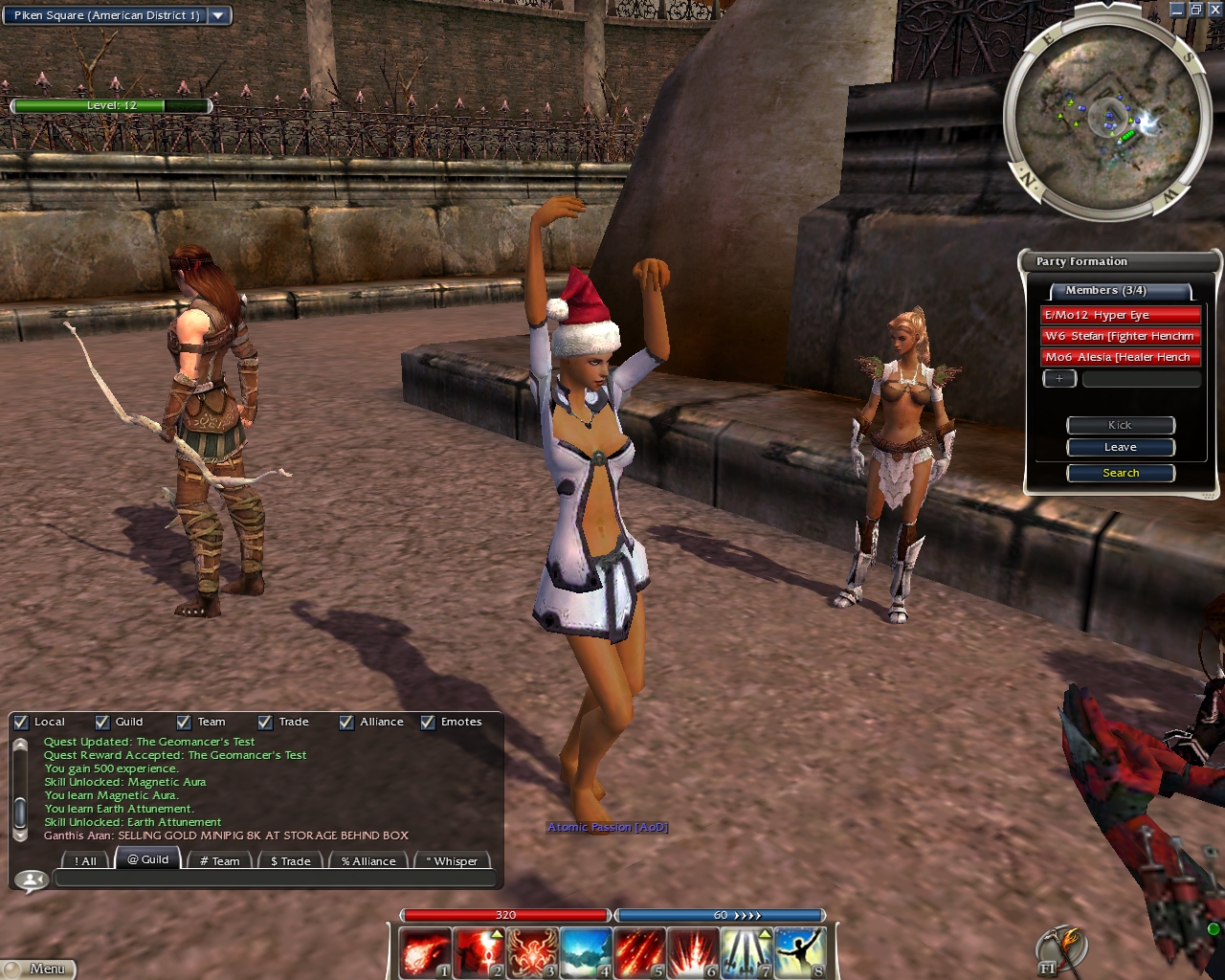1225x980 pixels.
Task: Toggle the Trade chat filter checkbox
Action: click(265, 723)
